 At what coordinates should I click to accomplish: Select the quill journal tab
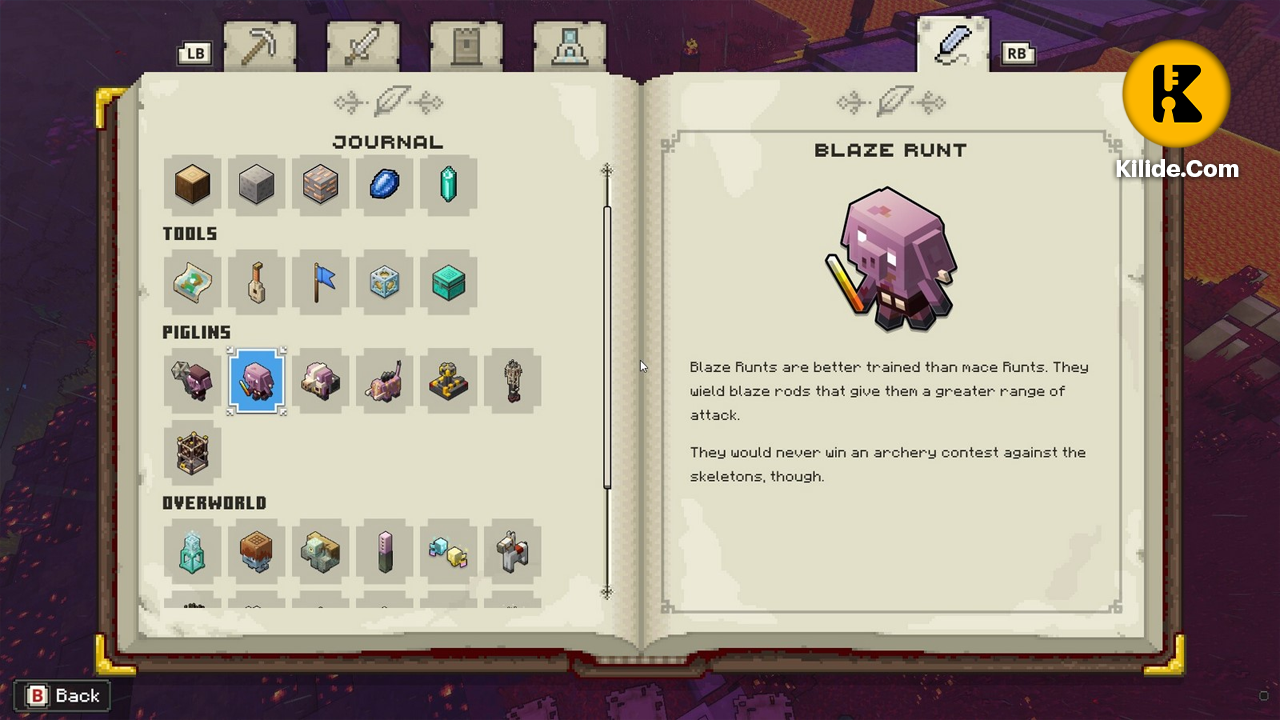click(952, 45)
